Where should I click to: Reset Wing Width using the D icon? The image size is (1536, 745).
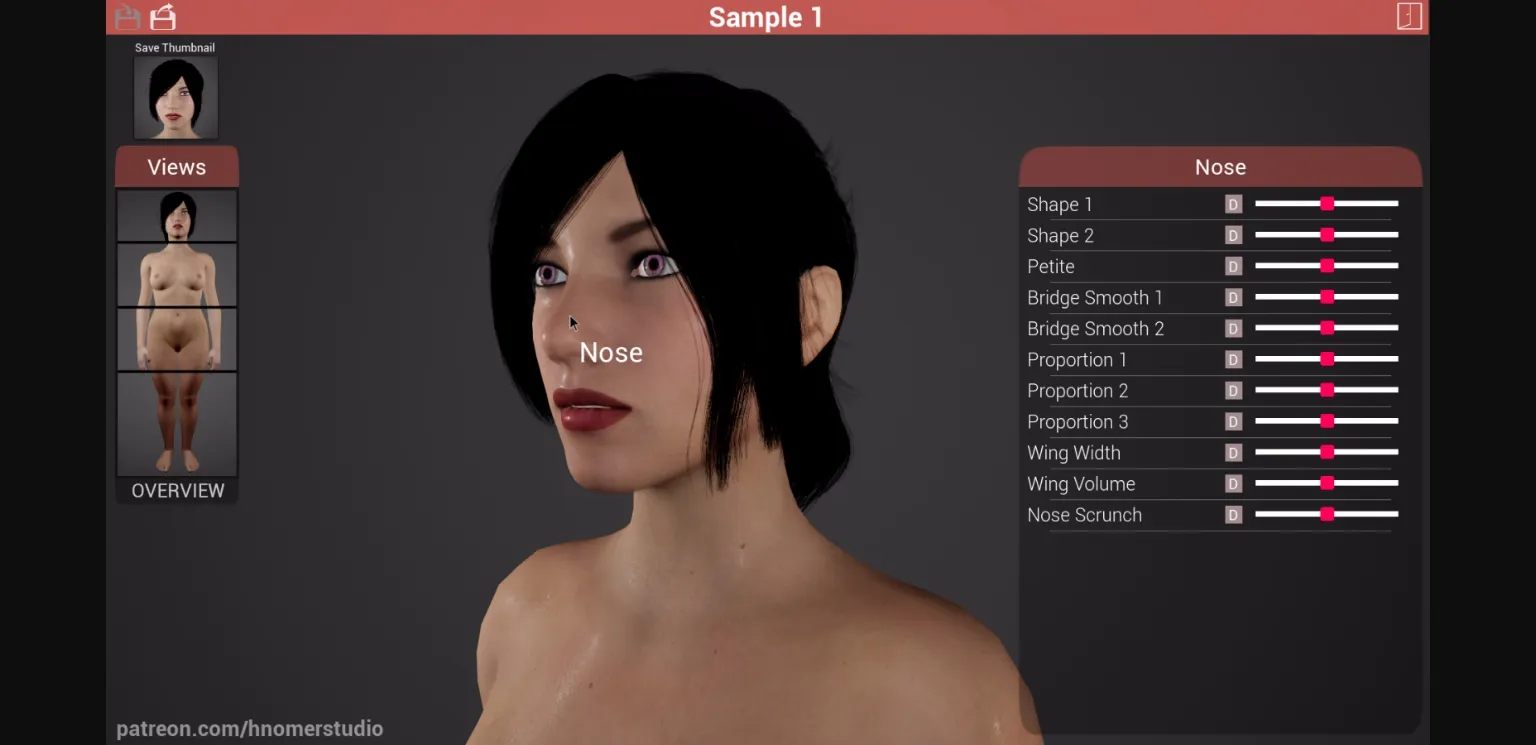pyautogui.click(x=1233, y=452)
